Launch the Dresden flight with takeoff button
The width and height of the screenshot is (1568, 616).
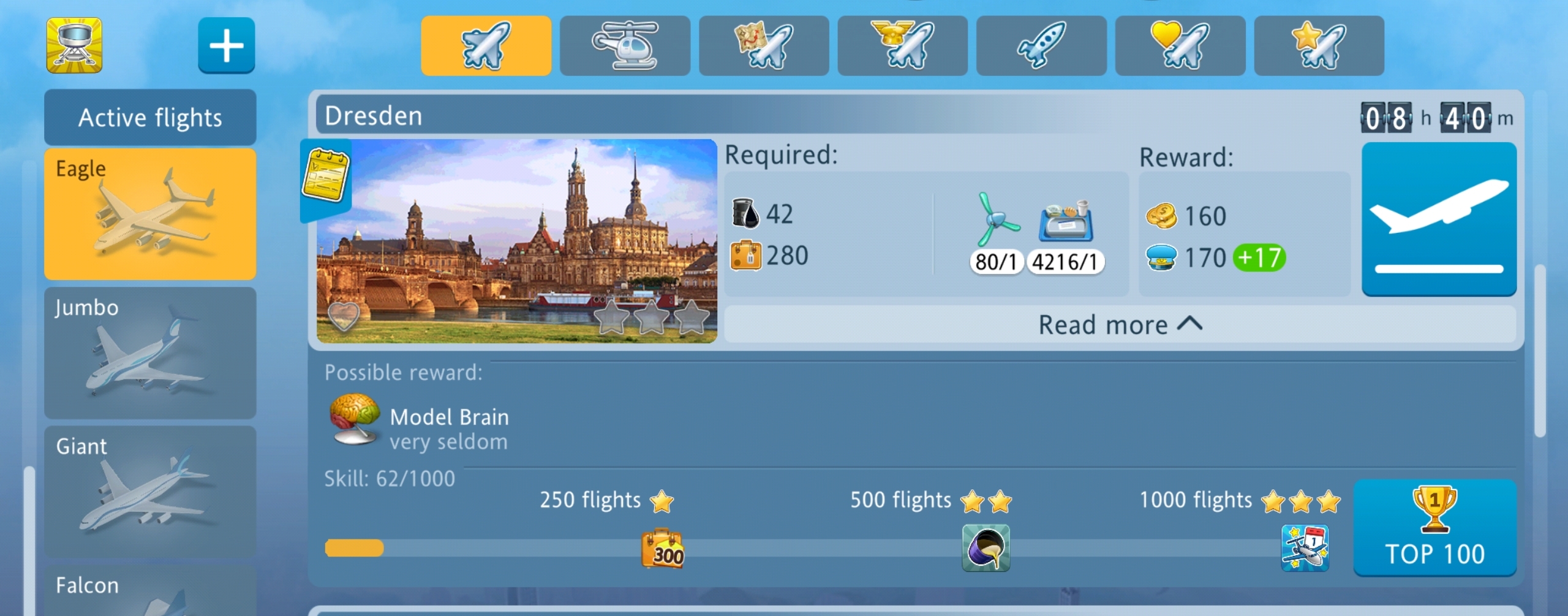coord(1438,219)
